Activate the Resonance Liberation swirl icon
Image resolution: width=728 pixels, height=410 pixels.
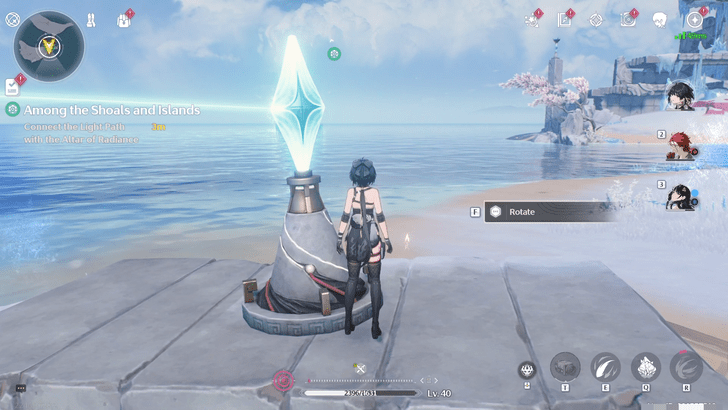[686, 367]
